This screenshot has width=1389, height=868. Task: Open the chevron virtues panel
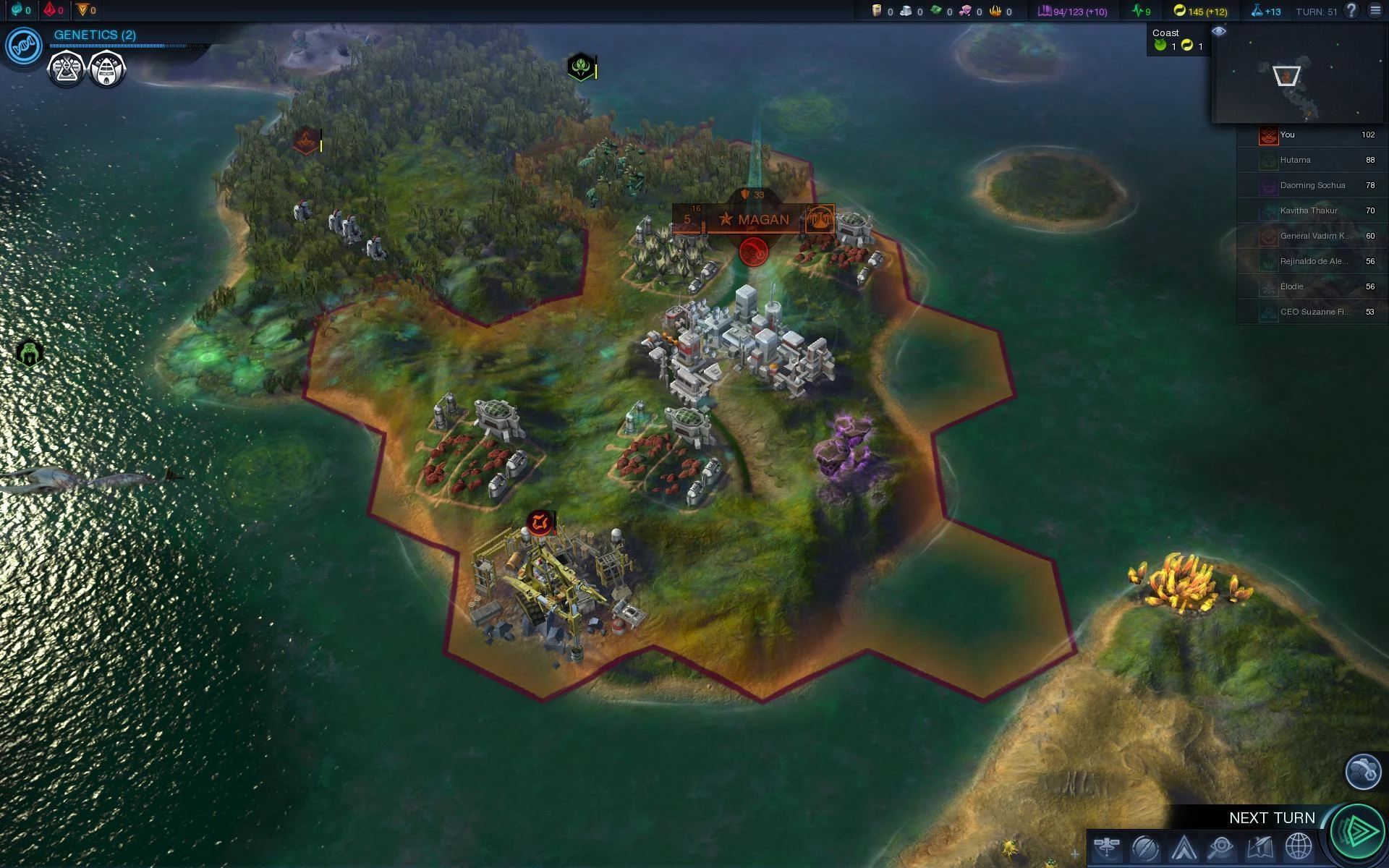(x=1184, y=847)
